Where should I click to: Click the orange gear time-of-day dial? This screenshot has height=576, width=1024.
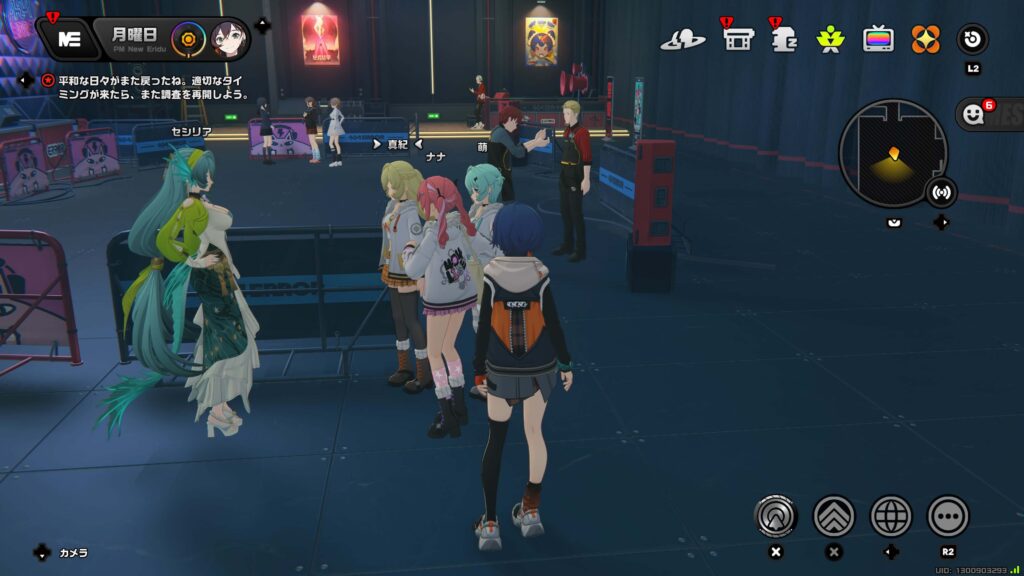[187, 40]
